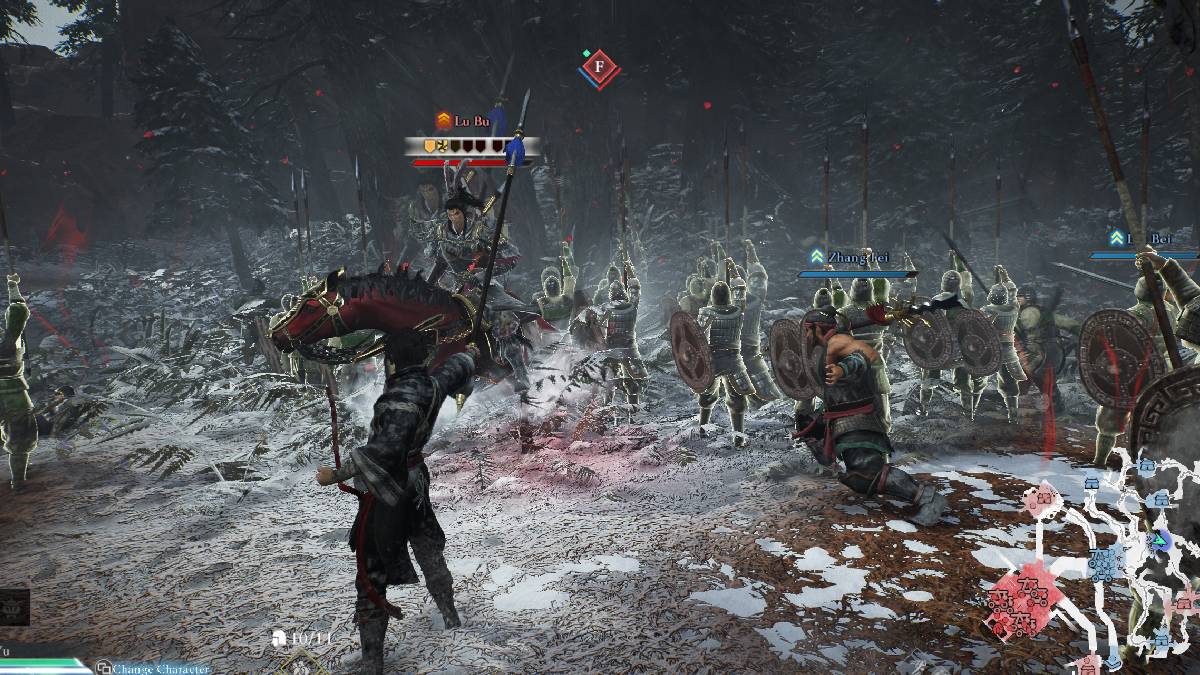Select the Lu Bu enemy nameplate
The image size is (1200, 675).
tap(471, 121)
